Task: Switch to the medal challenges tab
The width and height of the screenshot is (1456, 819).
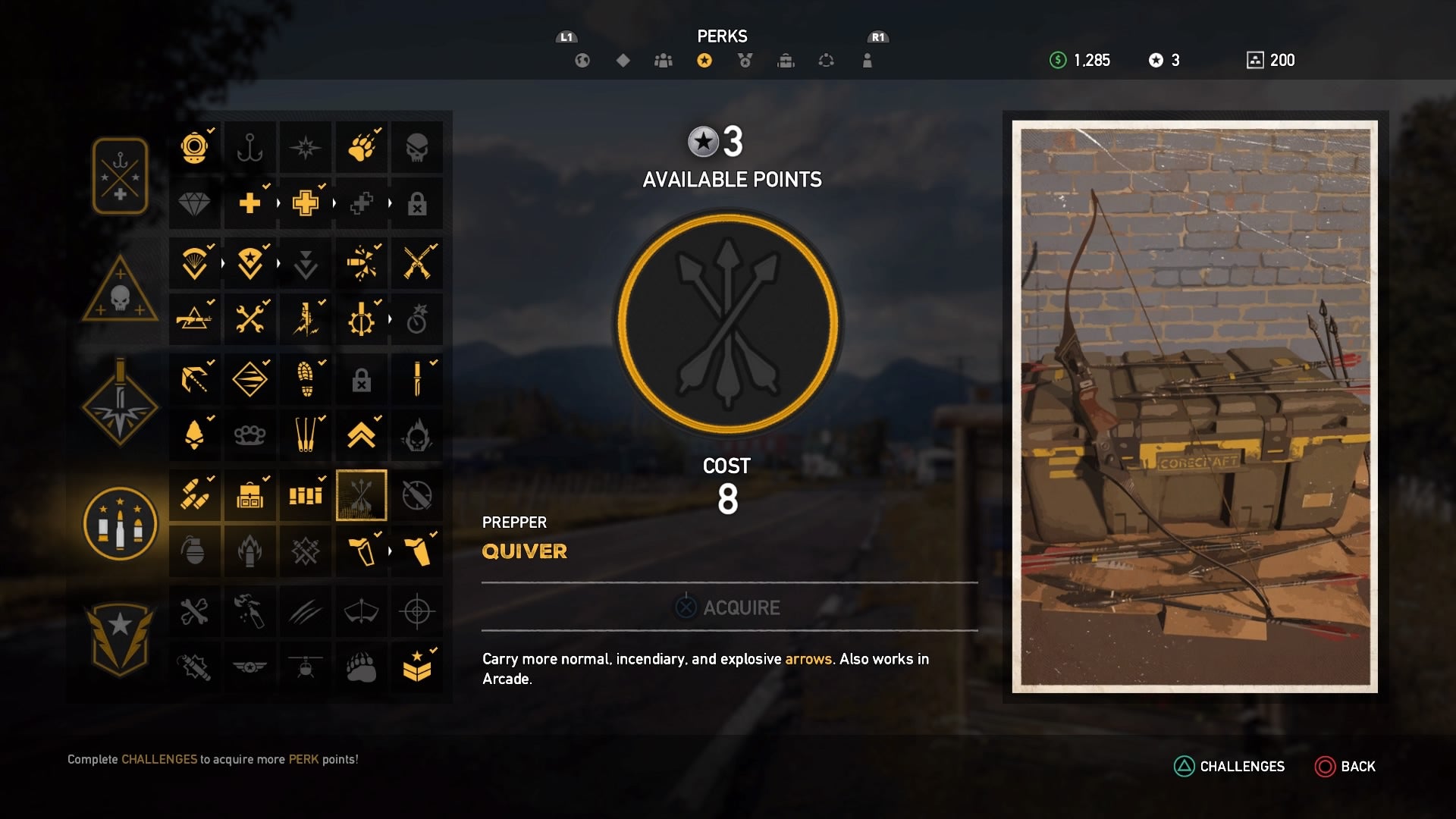Action: 746,61
